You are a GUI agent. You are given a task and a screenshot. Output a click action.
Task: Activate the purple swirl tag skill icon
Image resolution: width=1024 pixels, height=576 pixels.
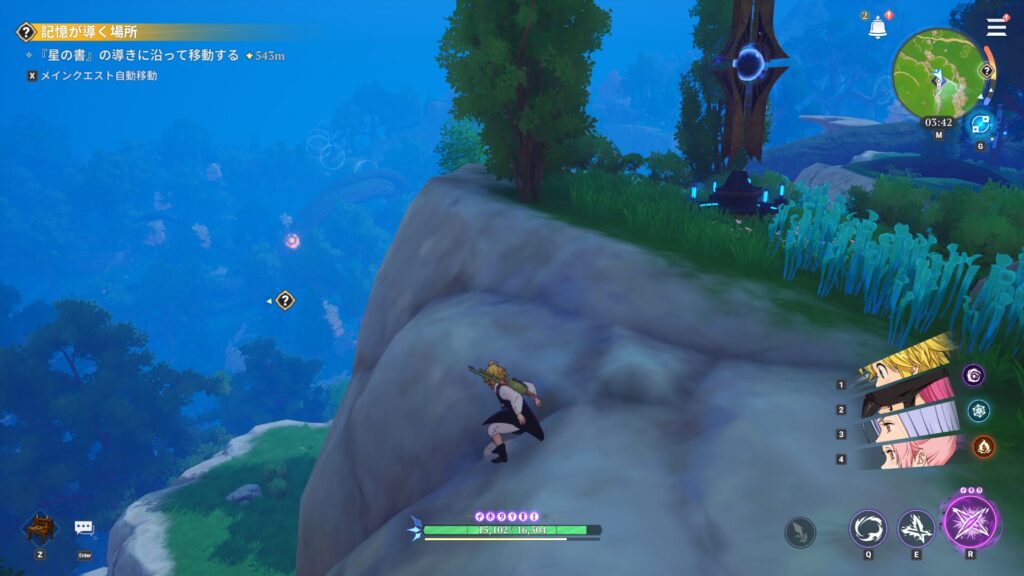click(x=975, y=375)
